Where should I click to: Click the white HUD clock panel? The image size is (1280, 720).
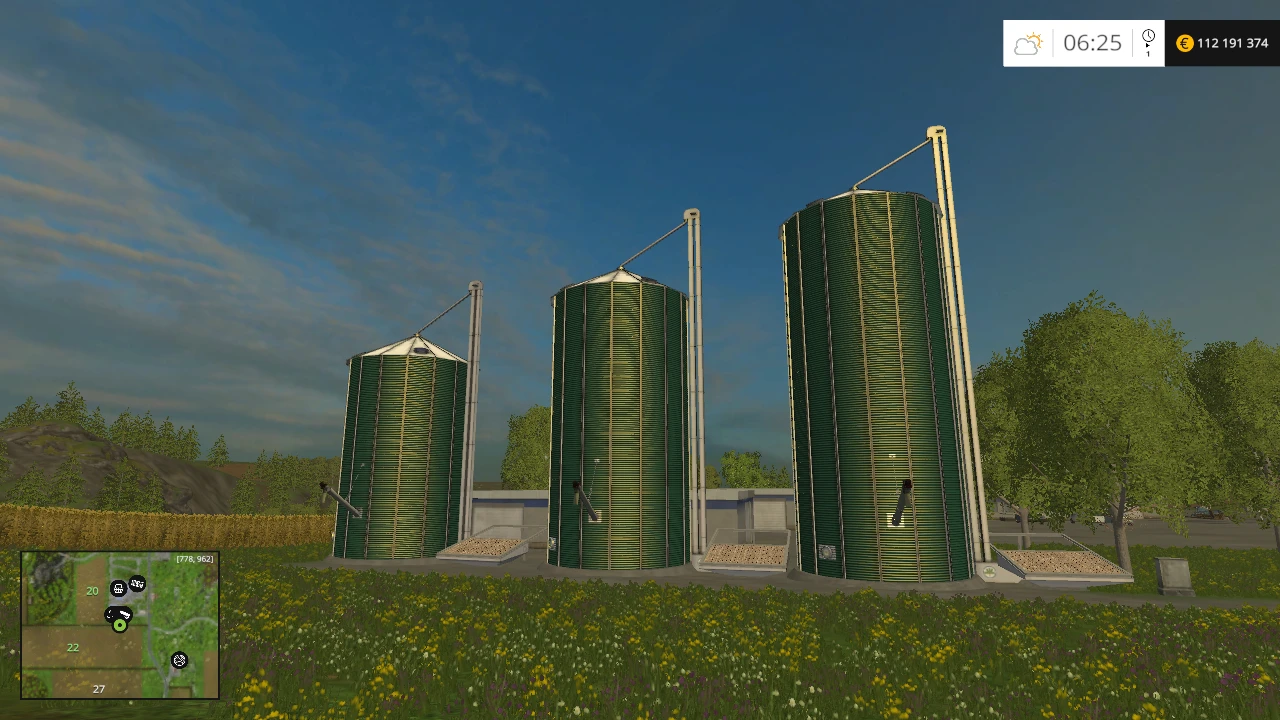click(1083, 43)
